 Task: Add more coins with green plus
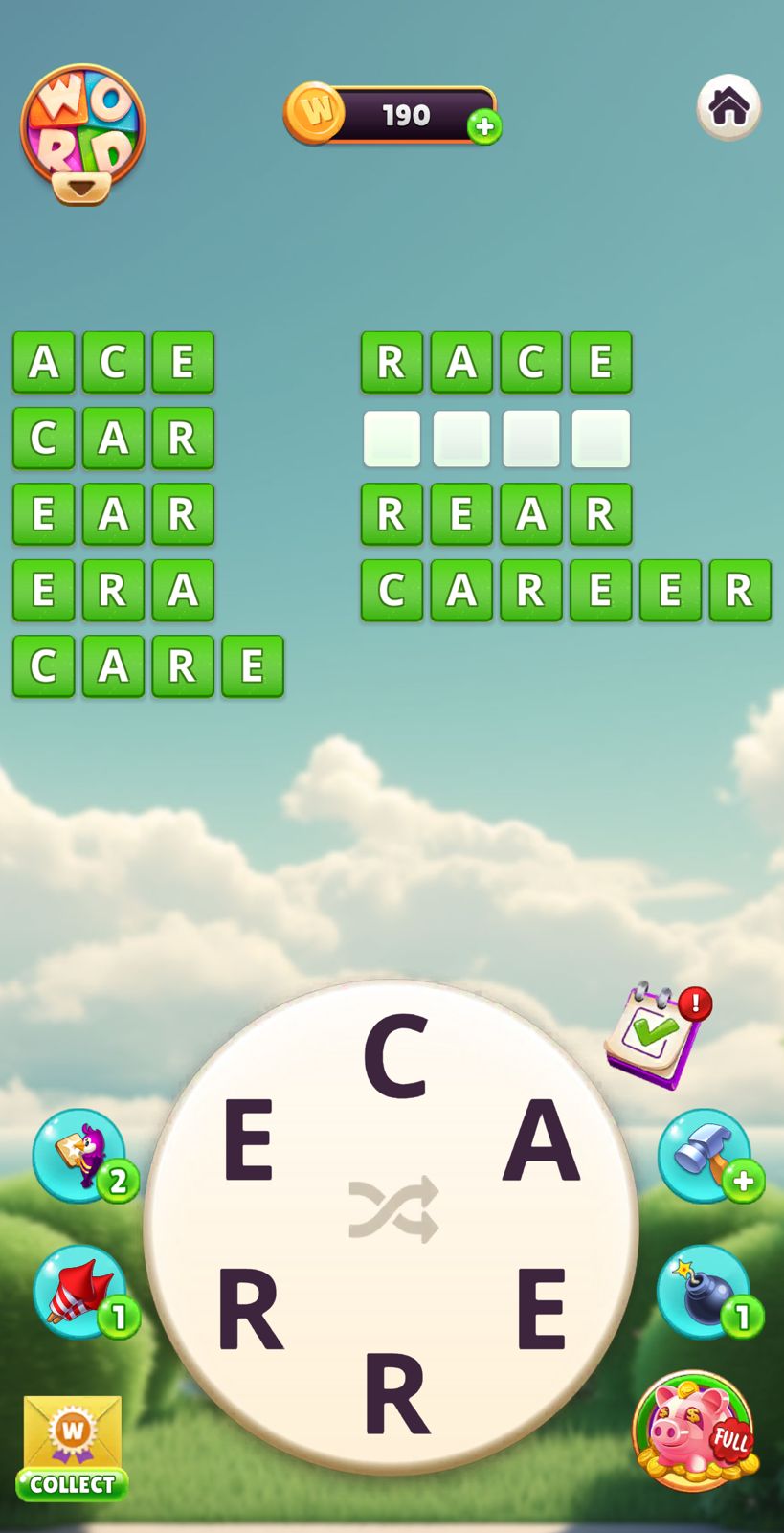click(484, 126)
